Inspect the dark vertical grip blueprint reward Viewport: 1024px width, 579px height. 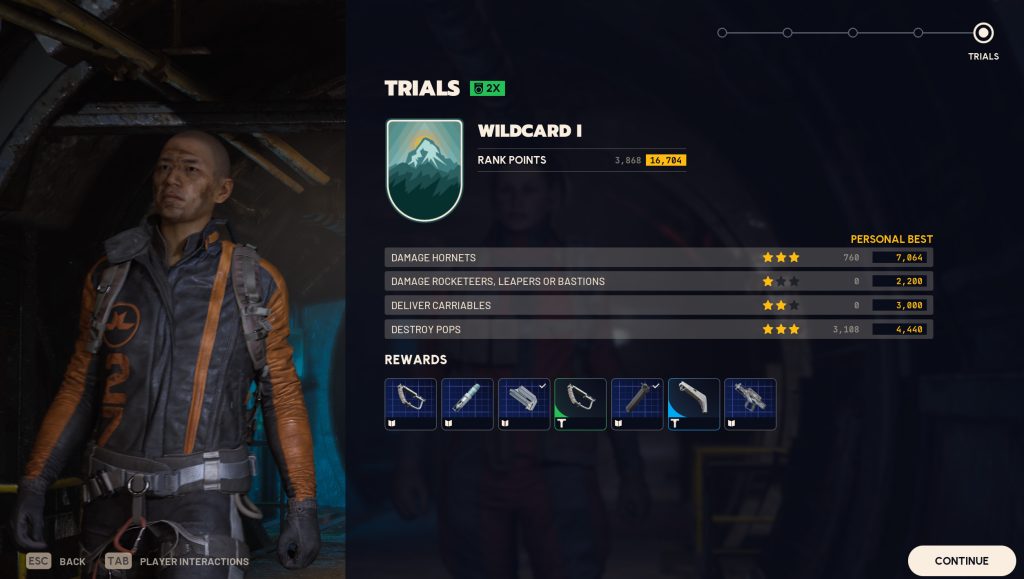637,404
